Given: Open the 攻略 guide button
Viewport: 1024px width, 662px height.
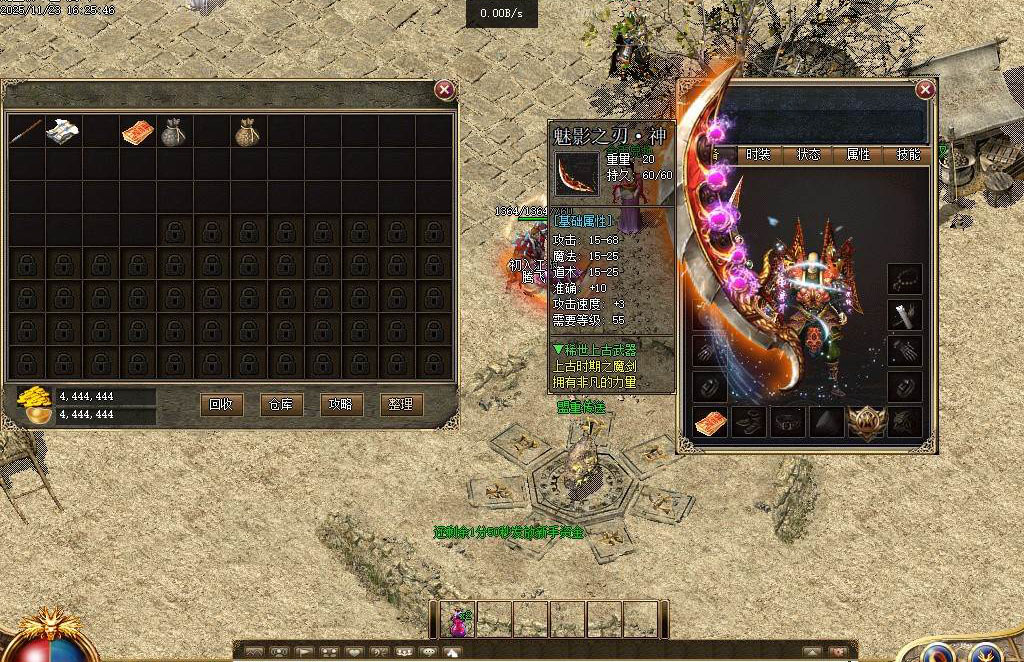Looking at the screenshot, I should [340, 404].
